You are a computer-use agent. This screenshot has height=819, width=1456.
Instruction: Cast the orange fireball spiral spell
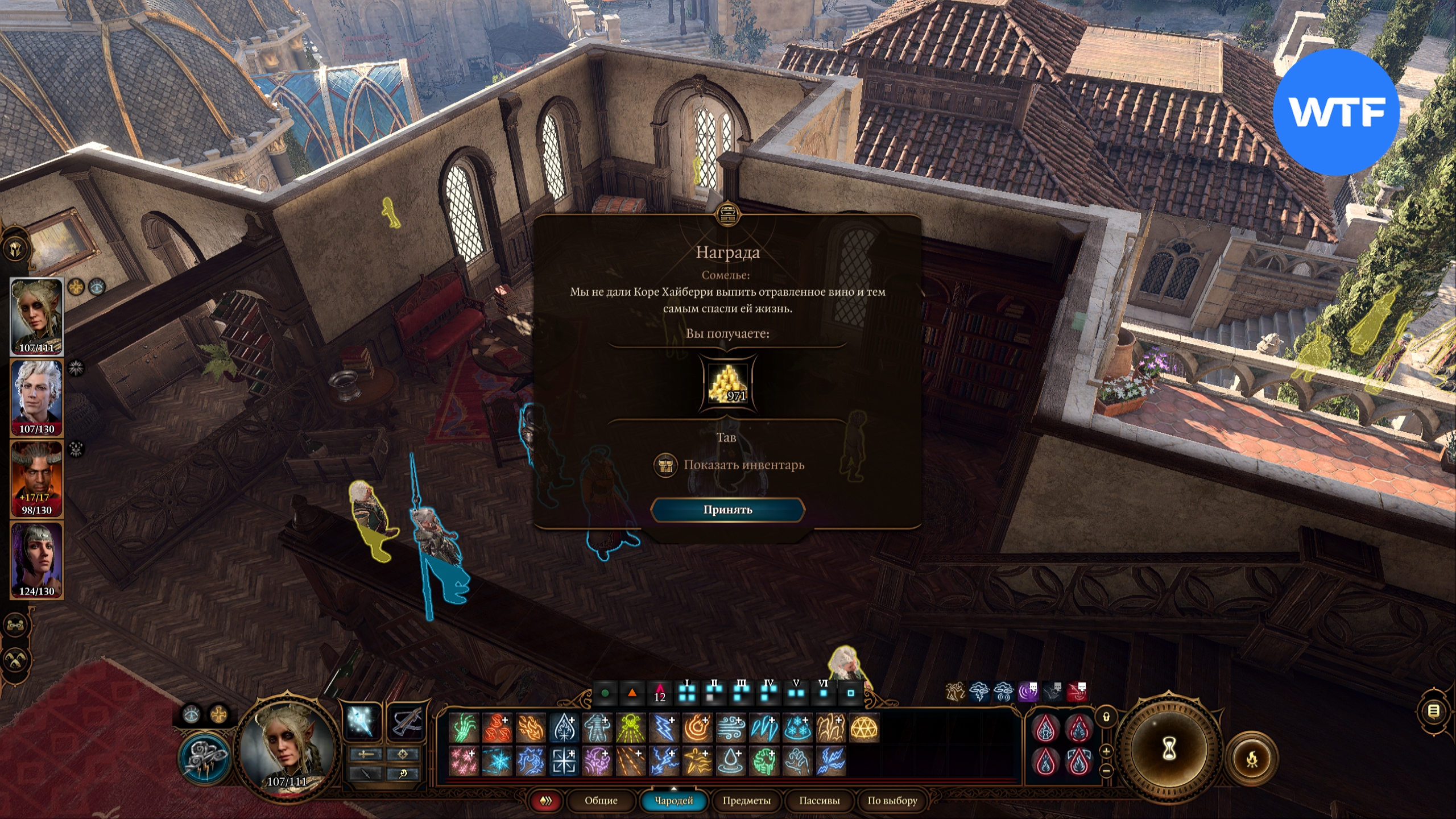tap(697, 728)
